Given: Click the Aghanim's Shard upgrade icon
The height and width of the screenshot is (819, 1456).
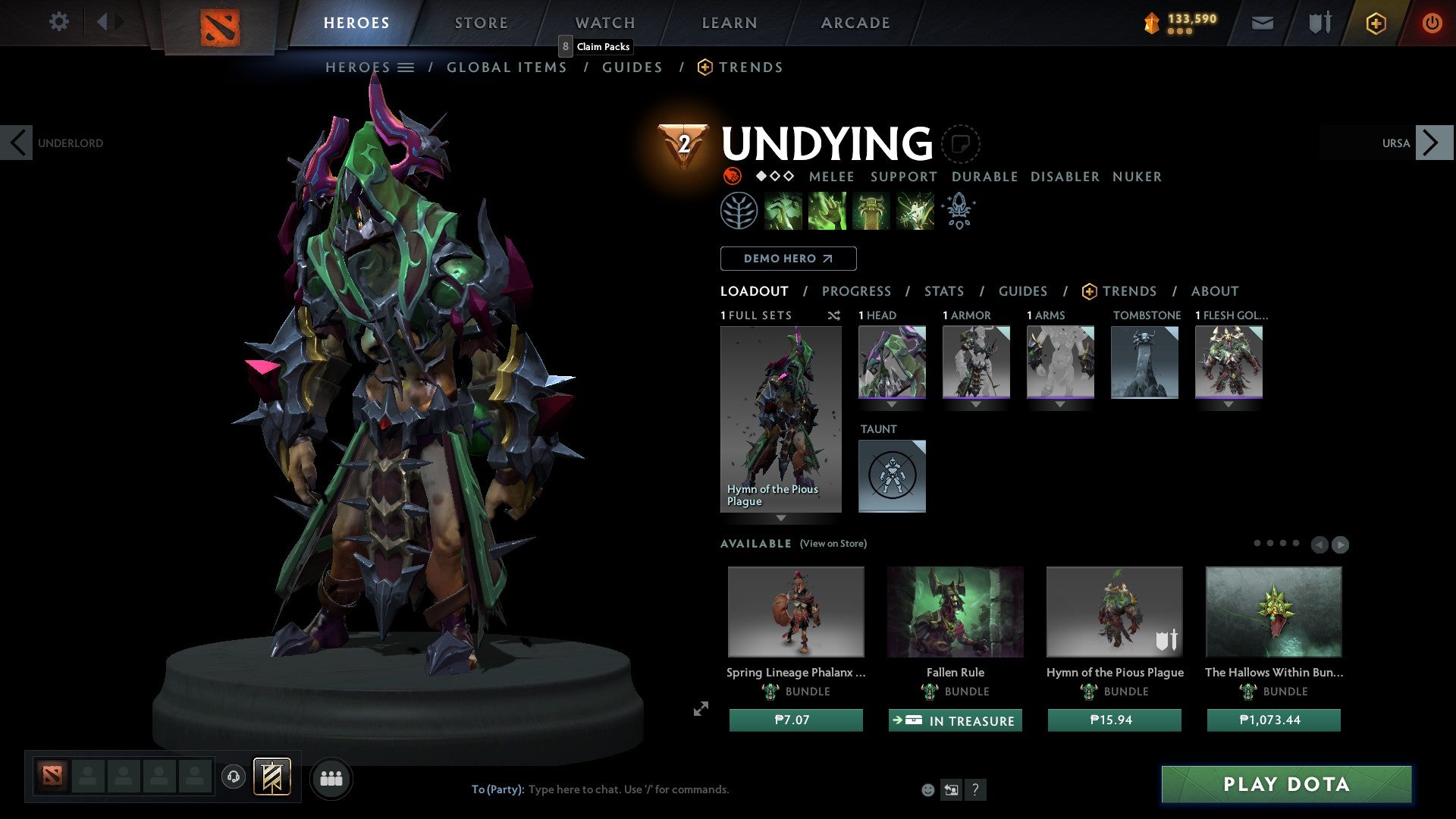Looking at the screenshot, I should (957, 210).
